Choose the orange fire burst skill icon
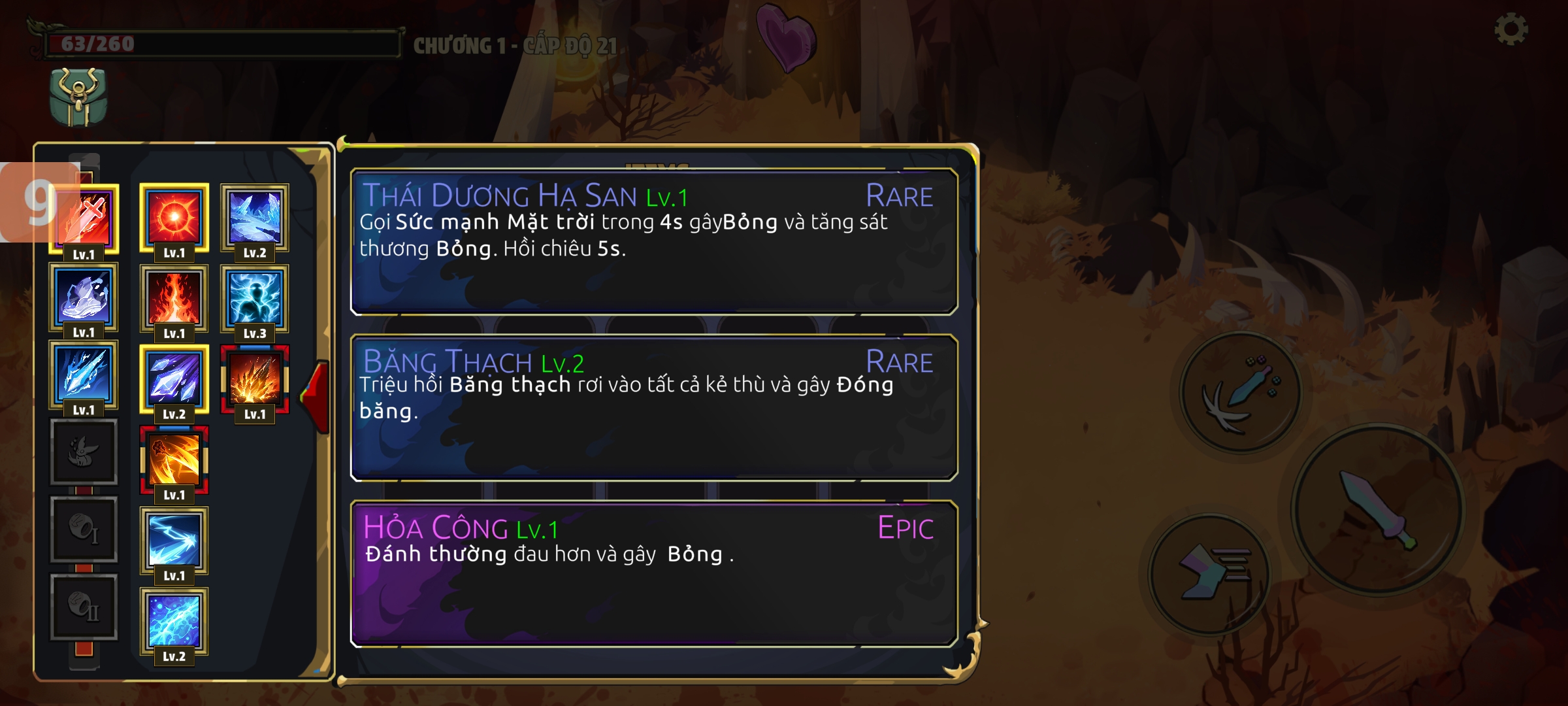 255,379
